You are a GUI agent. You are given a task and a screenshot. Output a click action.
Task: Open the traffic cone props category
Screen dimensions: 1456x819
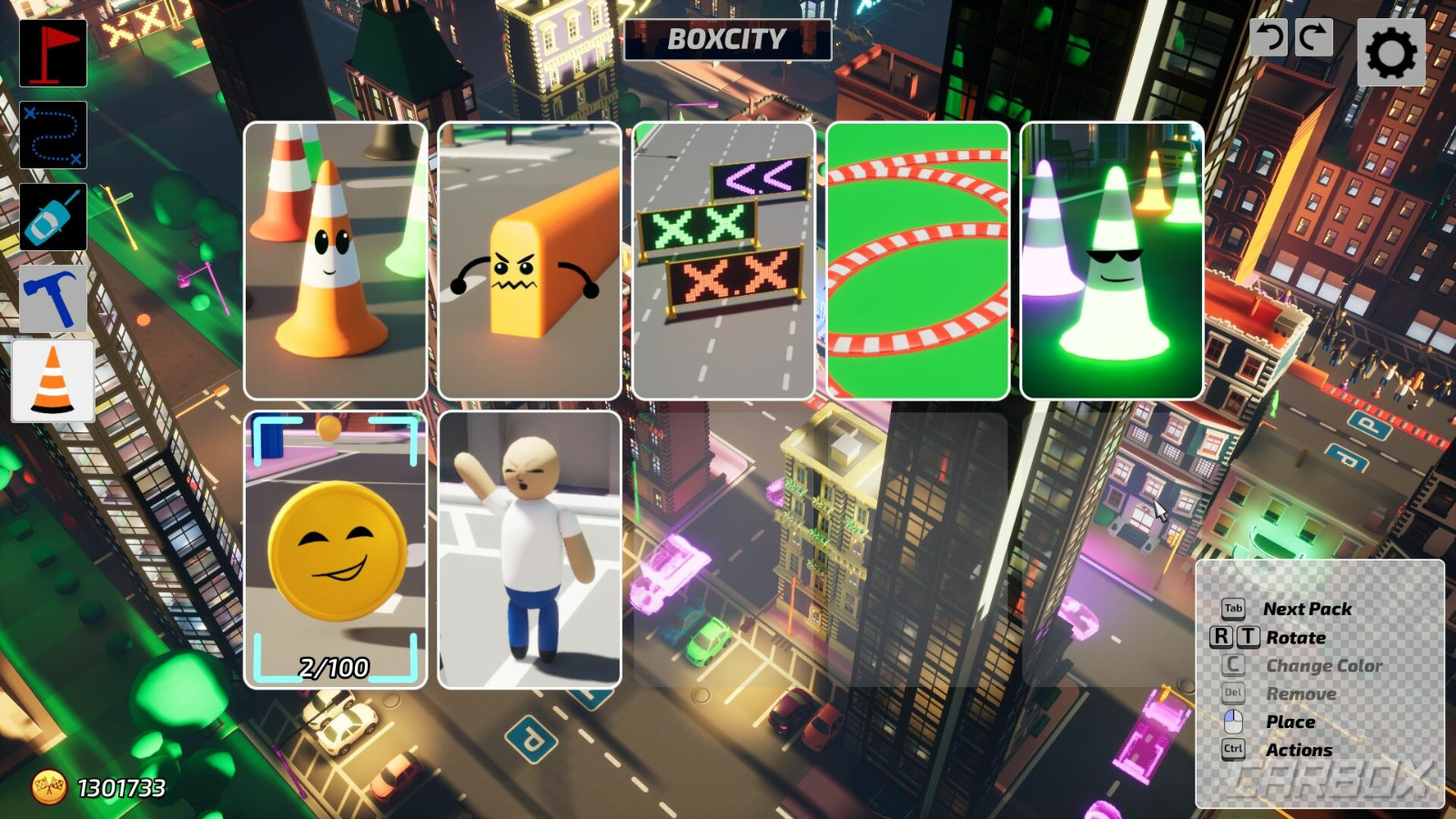(52, 378)
